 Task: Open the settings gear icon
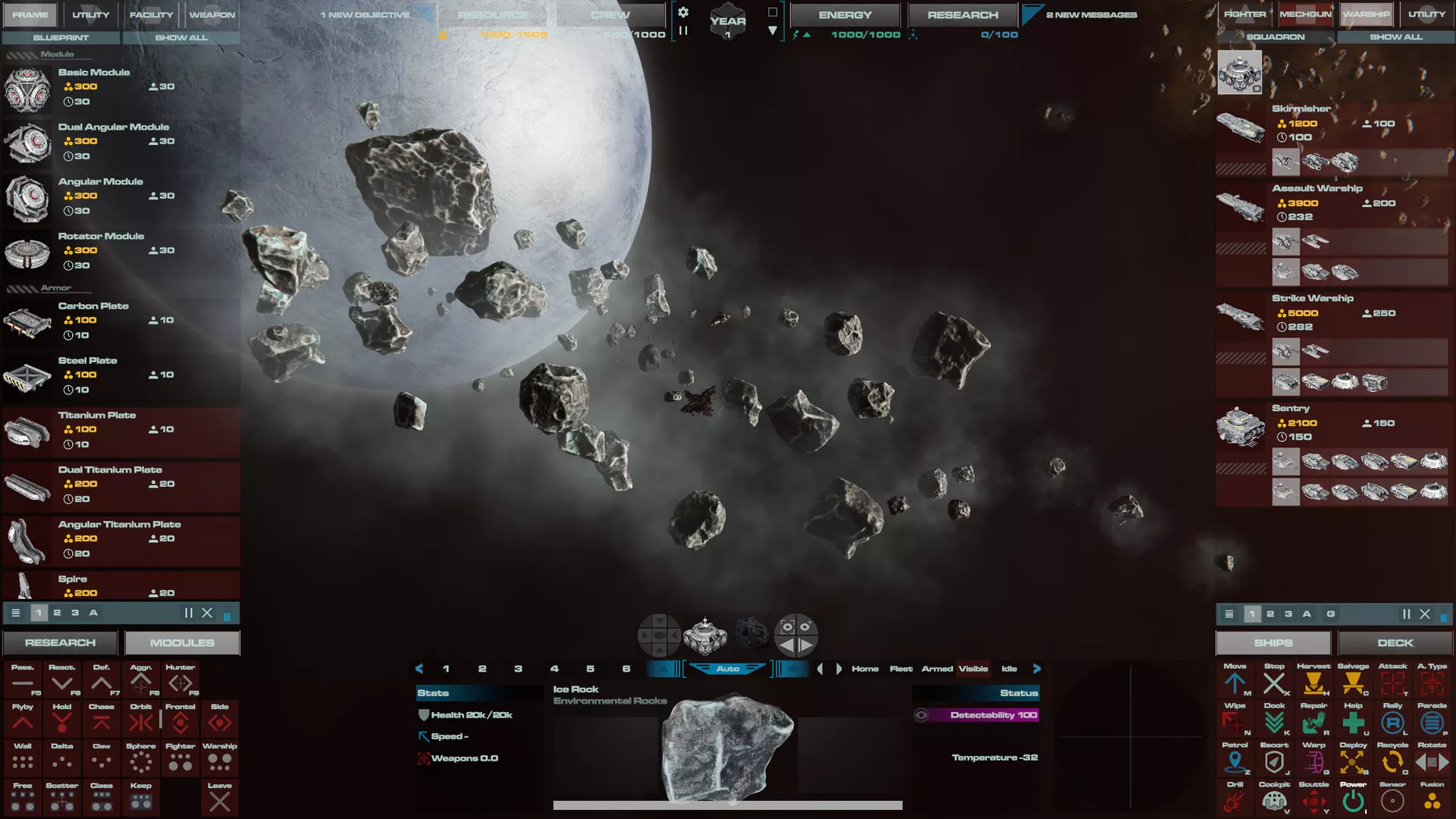point(683,12)
